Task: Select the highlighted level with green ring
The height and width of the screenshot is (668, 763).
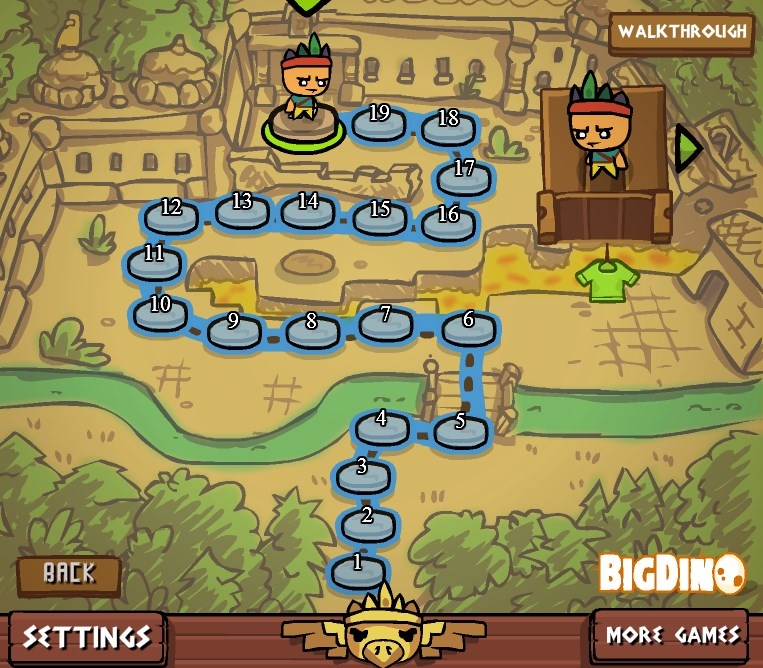Action: pyautogui.click(x=302, y=124)
